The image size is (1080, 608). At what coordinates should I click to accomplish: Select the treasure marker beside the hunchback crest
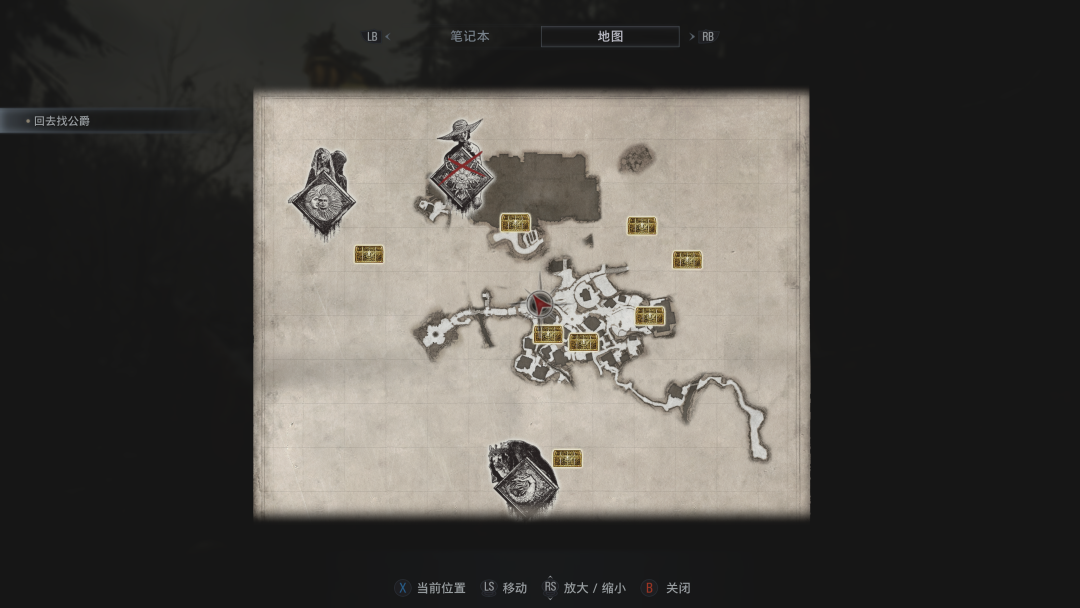567,458
